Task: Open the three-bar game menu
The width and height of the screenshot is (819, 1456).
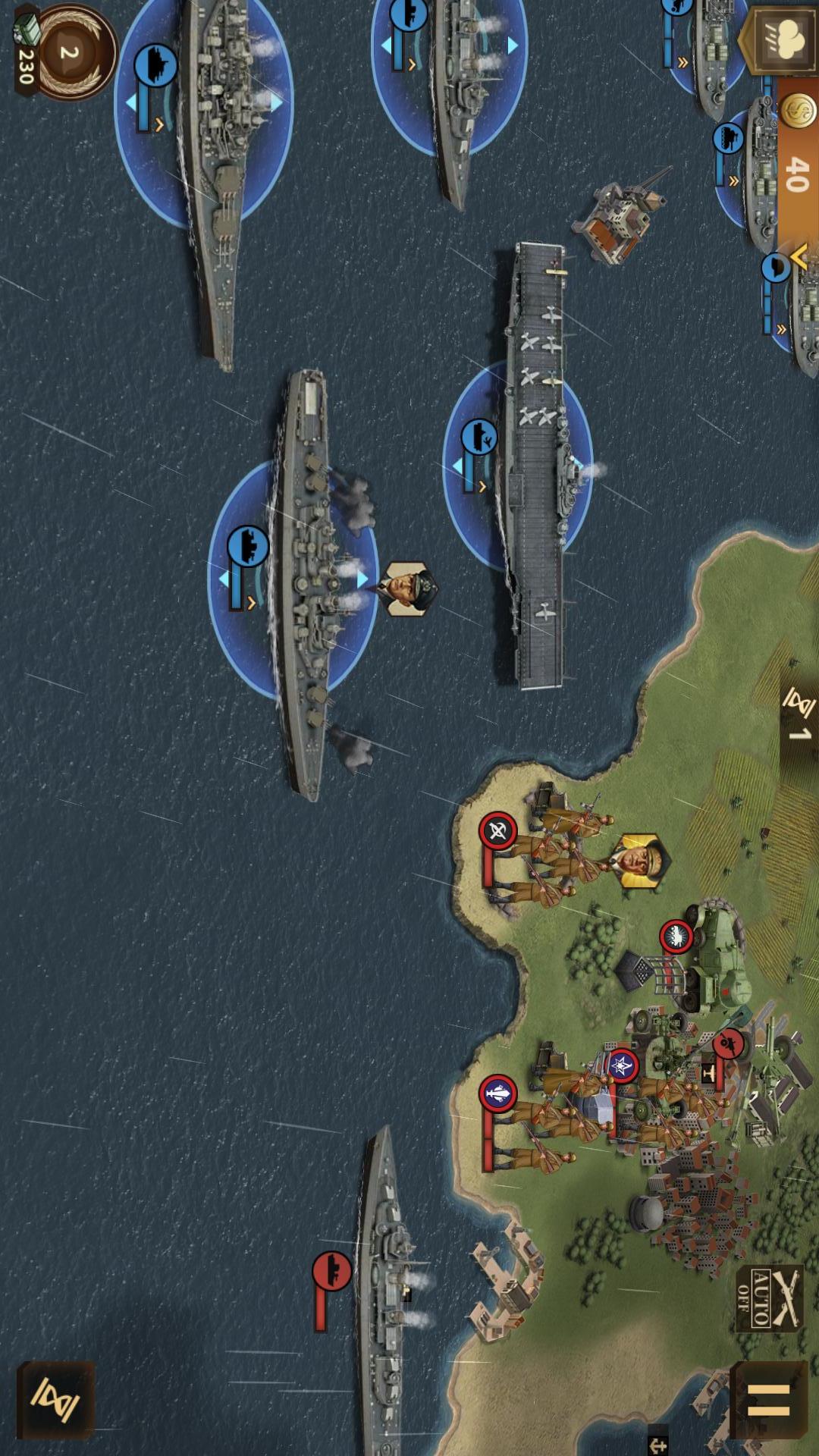Action: tap(768, 1399)
